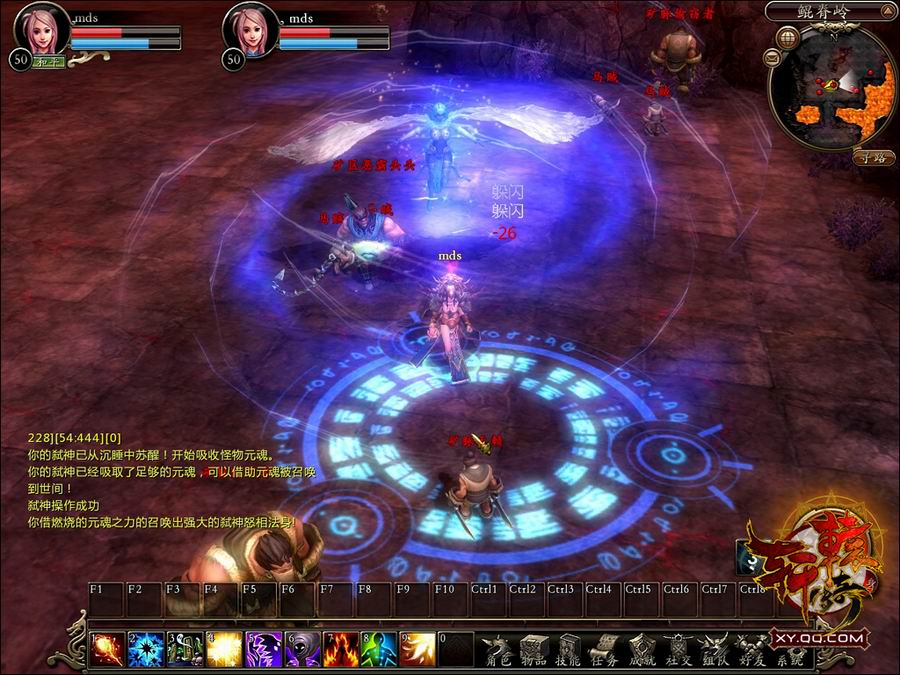Screen dimensions: 900x675
Task: Open the 组队 team menu
Action: click(x=713, y=649)
